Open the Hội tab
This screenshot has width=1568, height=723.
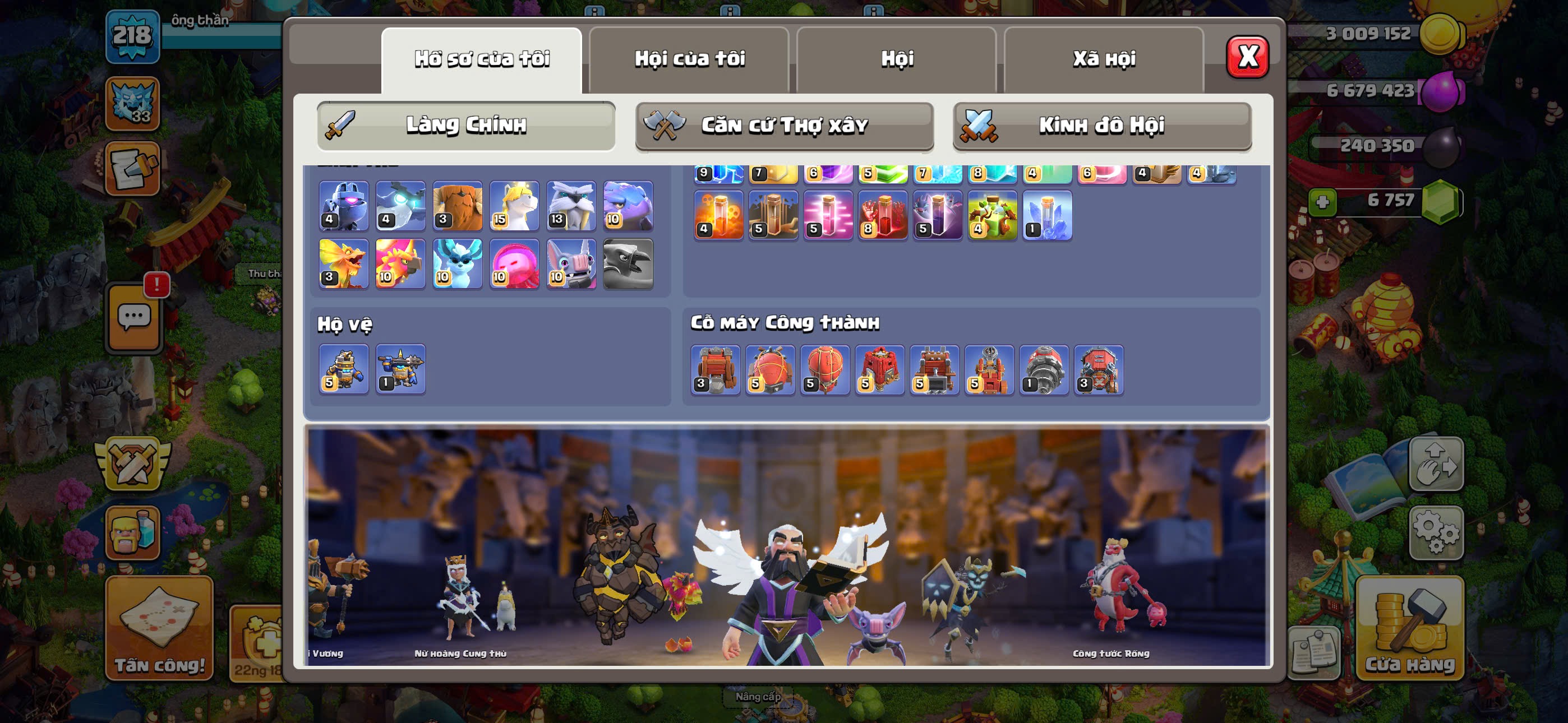click(897, 59)
